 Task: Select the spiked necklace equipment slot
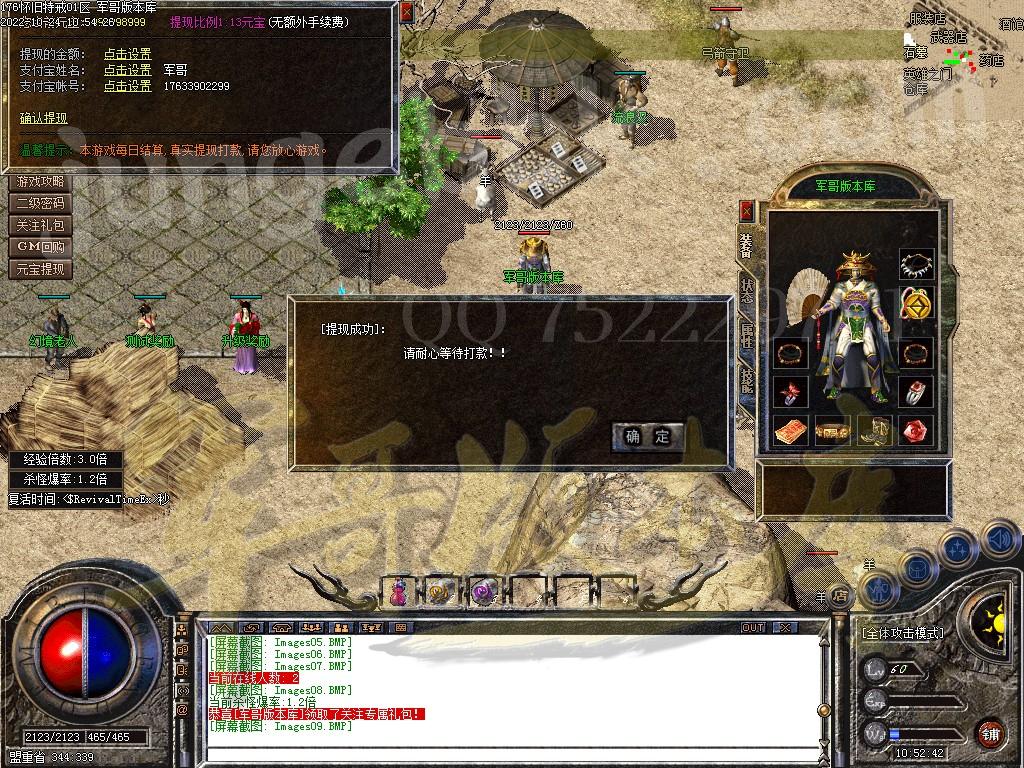pyautogui.click(x=916, y=265)
